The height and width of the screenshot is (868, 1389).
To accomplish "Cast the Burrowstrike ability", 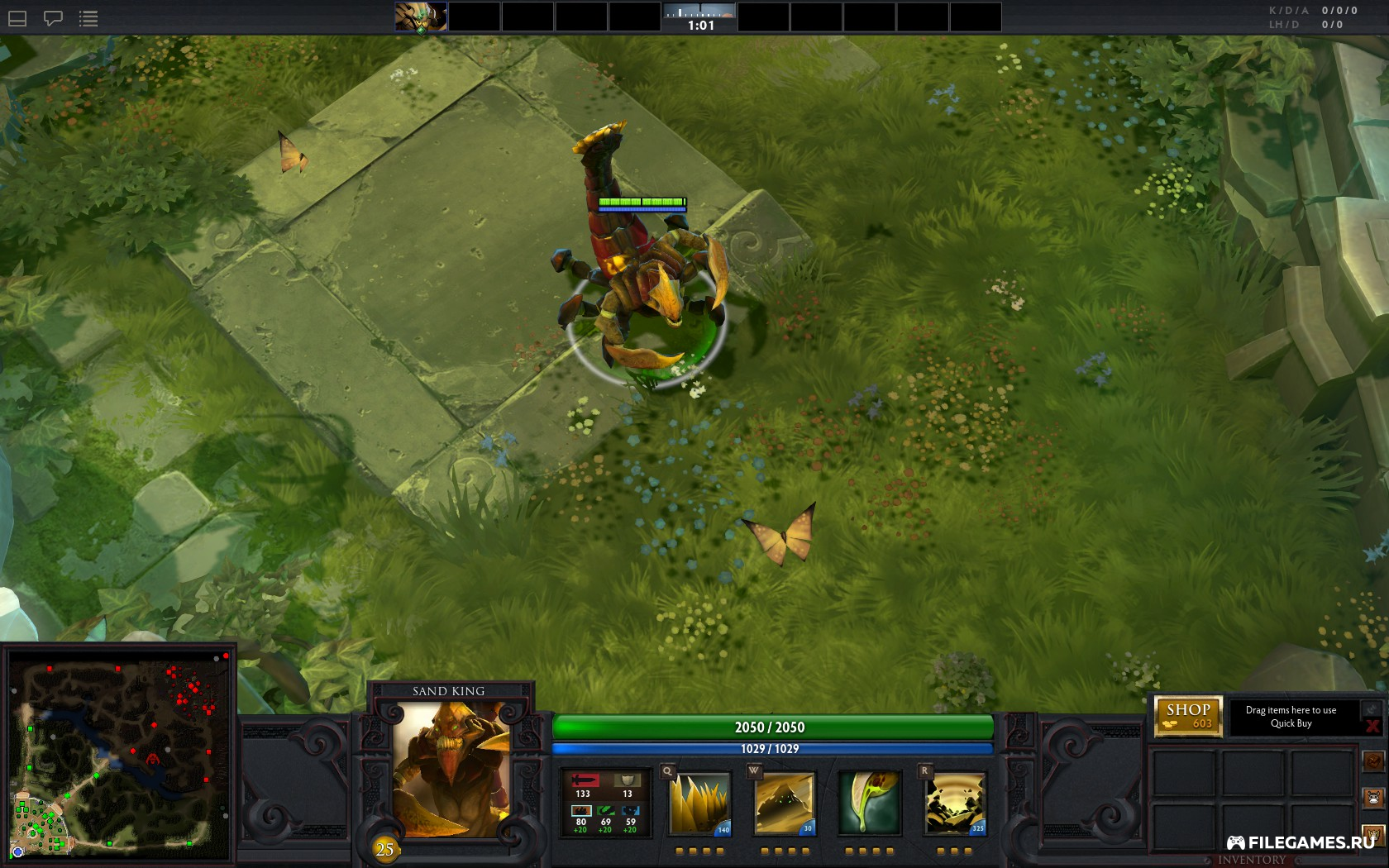I will [x=700, y=803].
